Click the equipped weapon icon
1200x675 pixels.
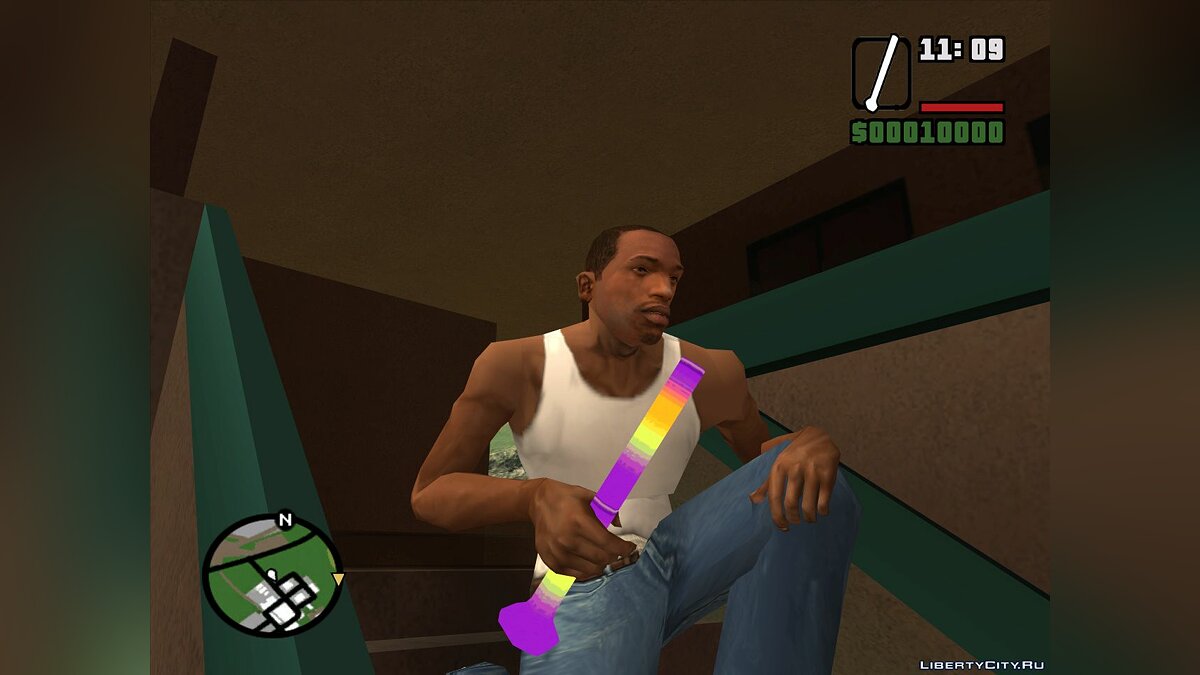click(x=881, y=73)
